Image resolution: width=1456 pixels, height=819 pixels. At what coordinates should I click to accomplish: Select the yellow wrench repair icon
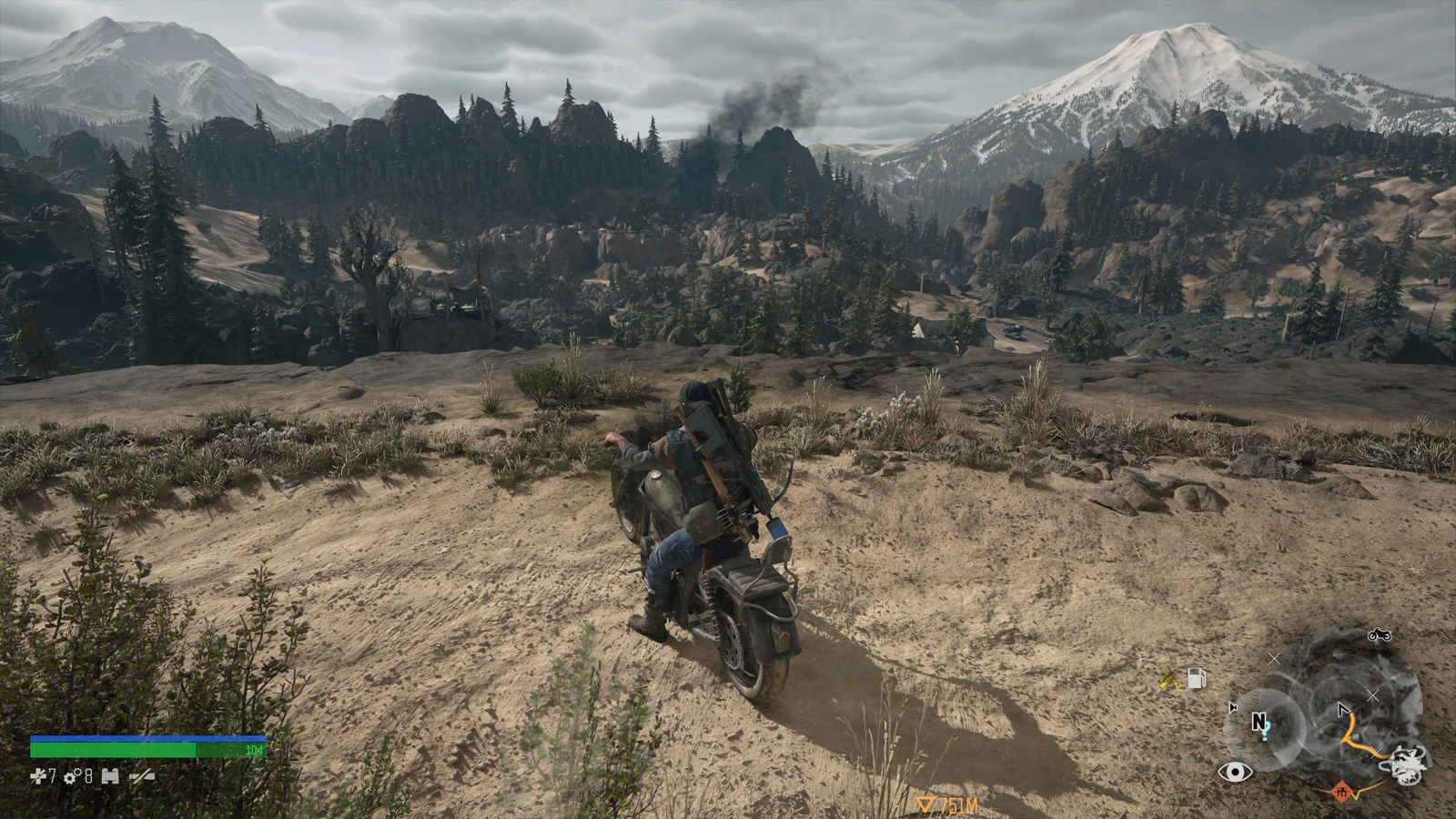click(x=1171, y=679)
